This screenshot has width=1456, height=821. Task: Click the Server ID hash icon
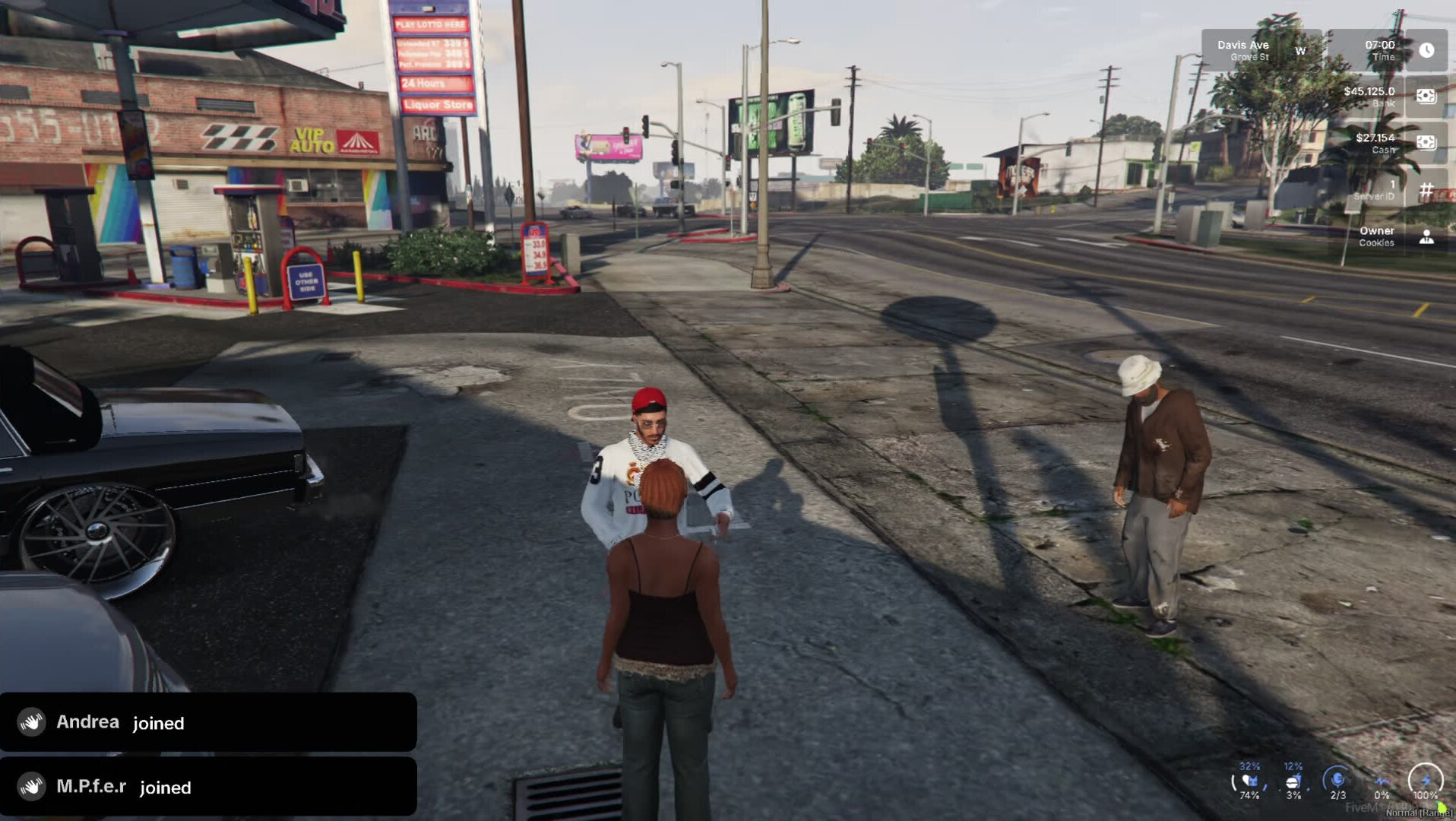coord(1426,189)
